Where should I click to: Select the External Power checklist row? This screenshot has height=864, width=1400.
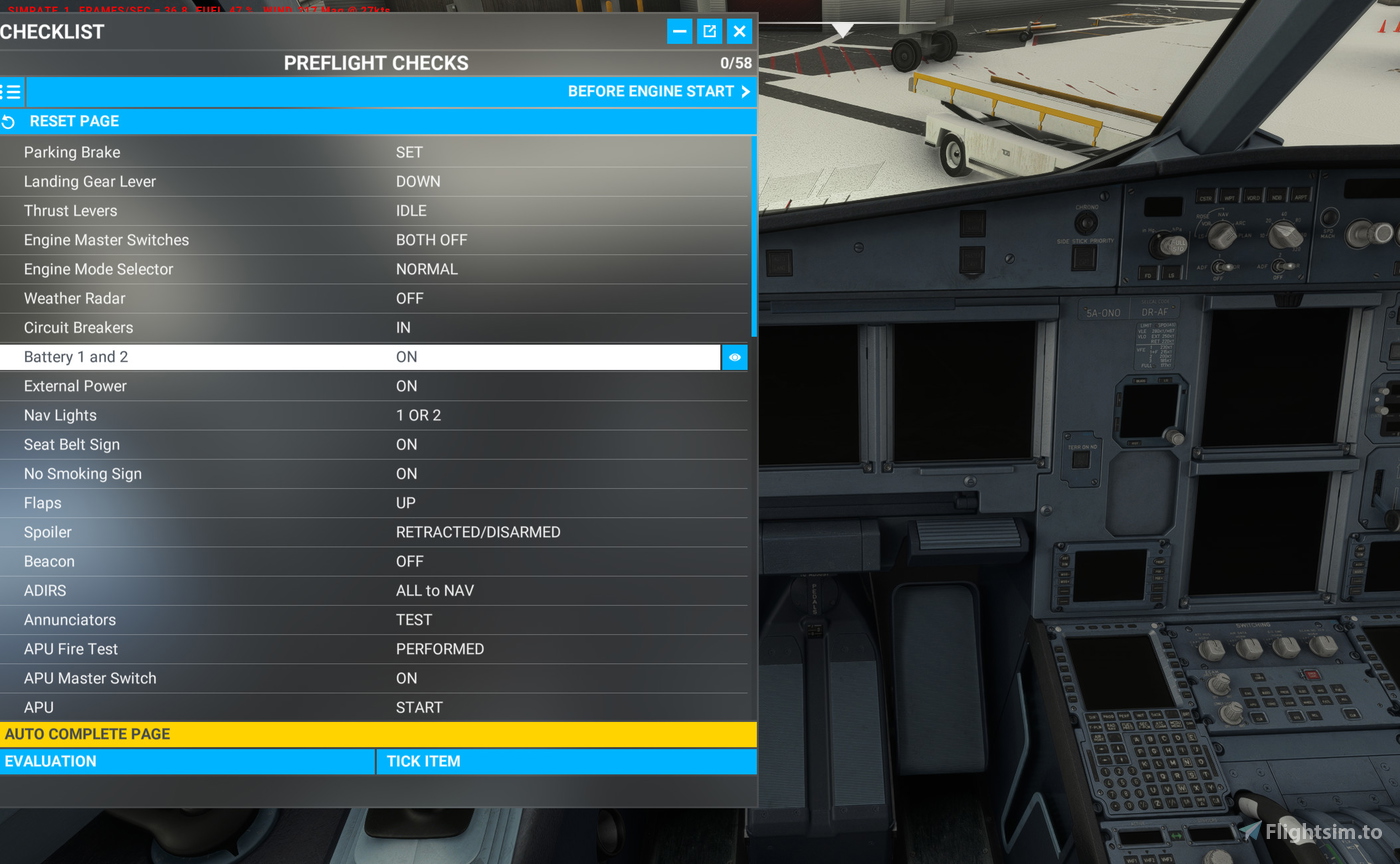click(300, 386)
